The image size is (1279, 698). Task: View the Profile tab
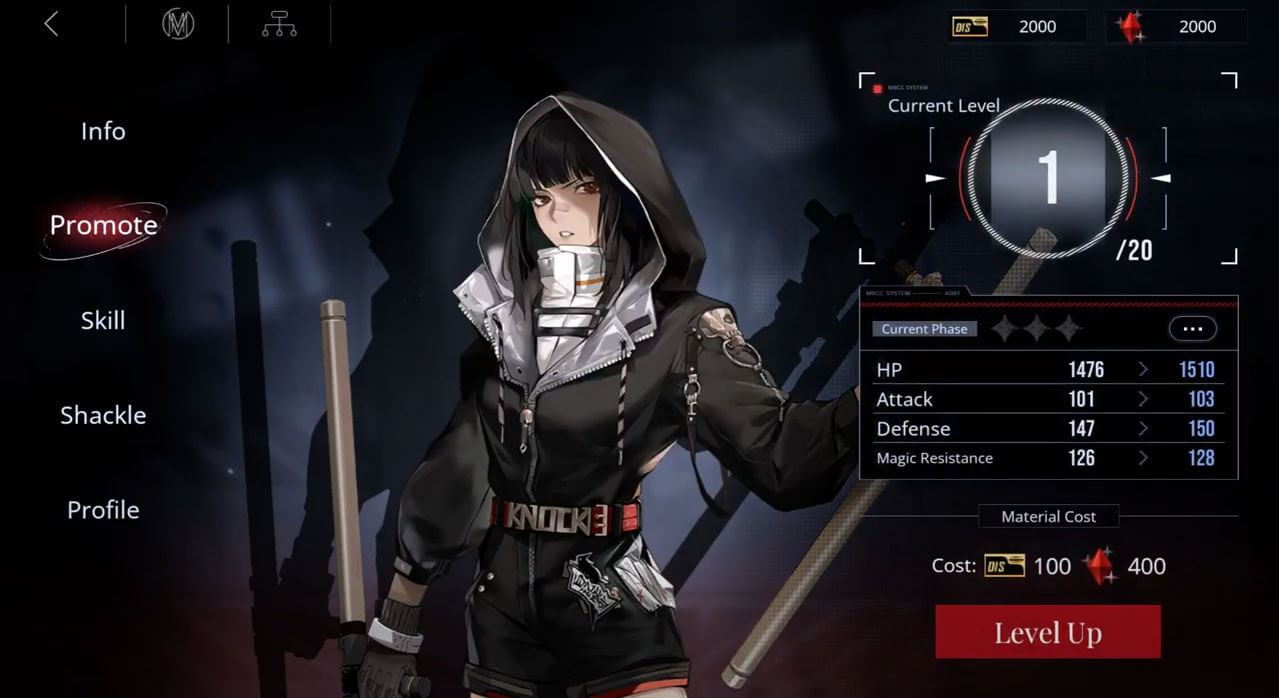click(x=103, y=510)
